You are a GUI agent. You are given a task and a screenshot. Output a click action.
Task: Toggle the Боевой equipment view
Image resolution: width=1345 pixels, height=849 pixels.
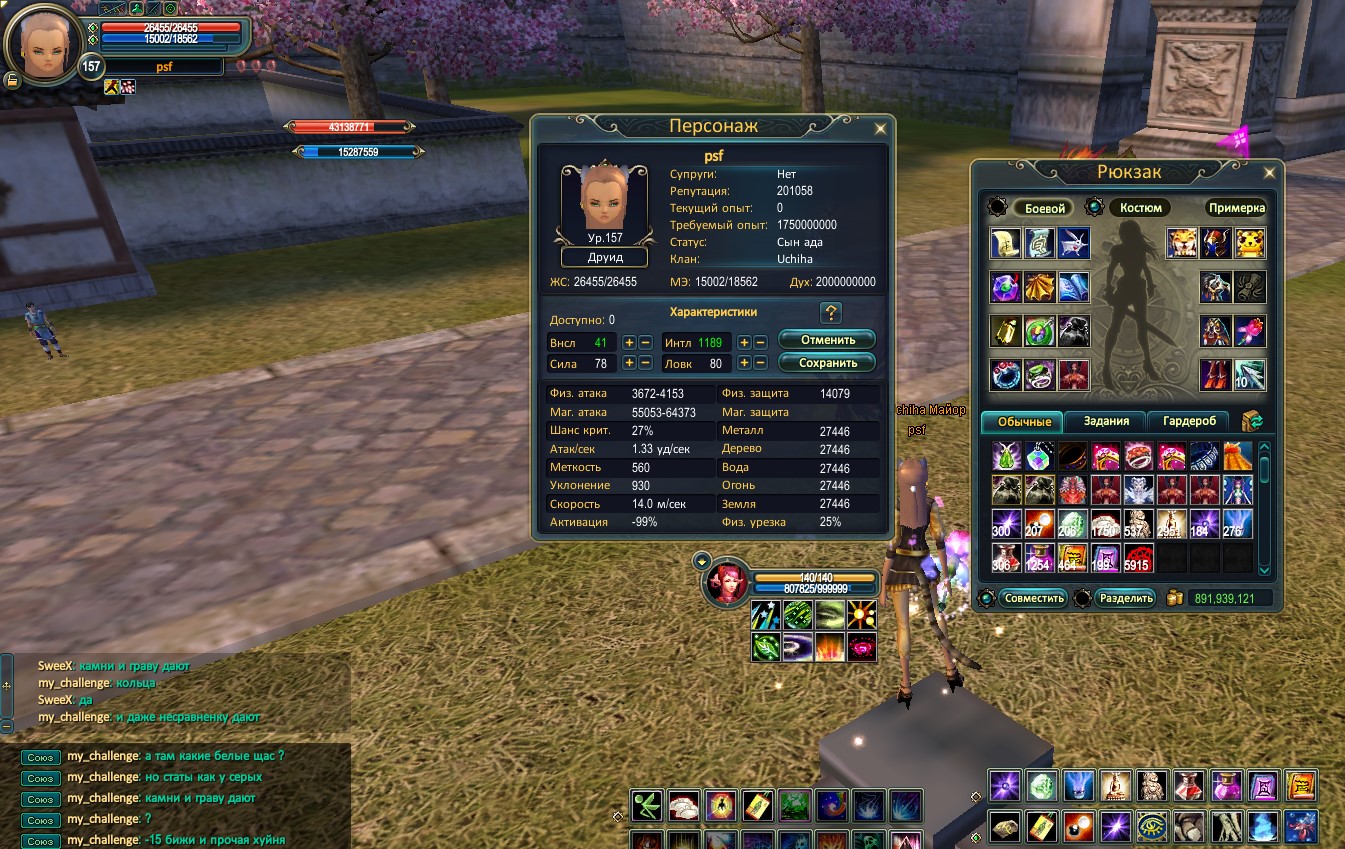(x=1043, y=207)
